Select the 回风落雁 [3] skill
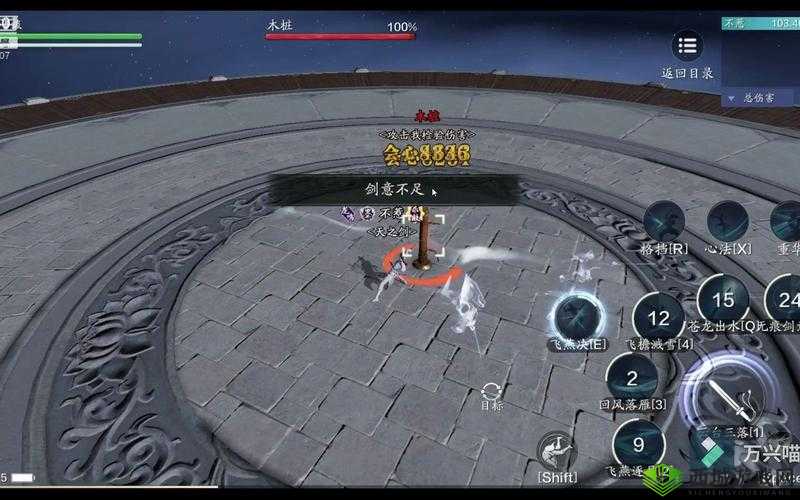 [x=632, y=378]
